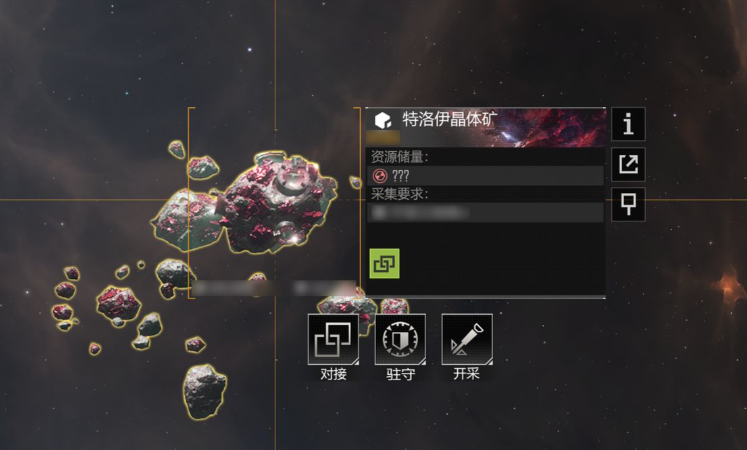Choose the 驻守 garrison command

point(400,340)
